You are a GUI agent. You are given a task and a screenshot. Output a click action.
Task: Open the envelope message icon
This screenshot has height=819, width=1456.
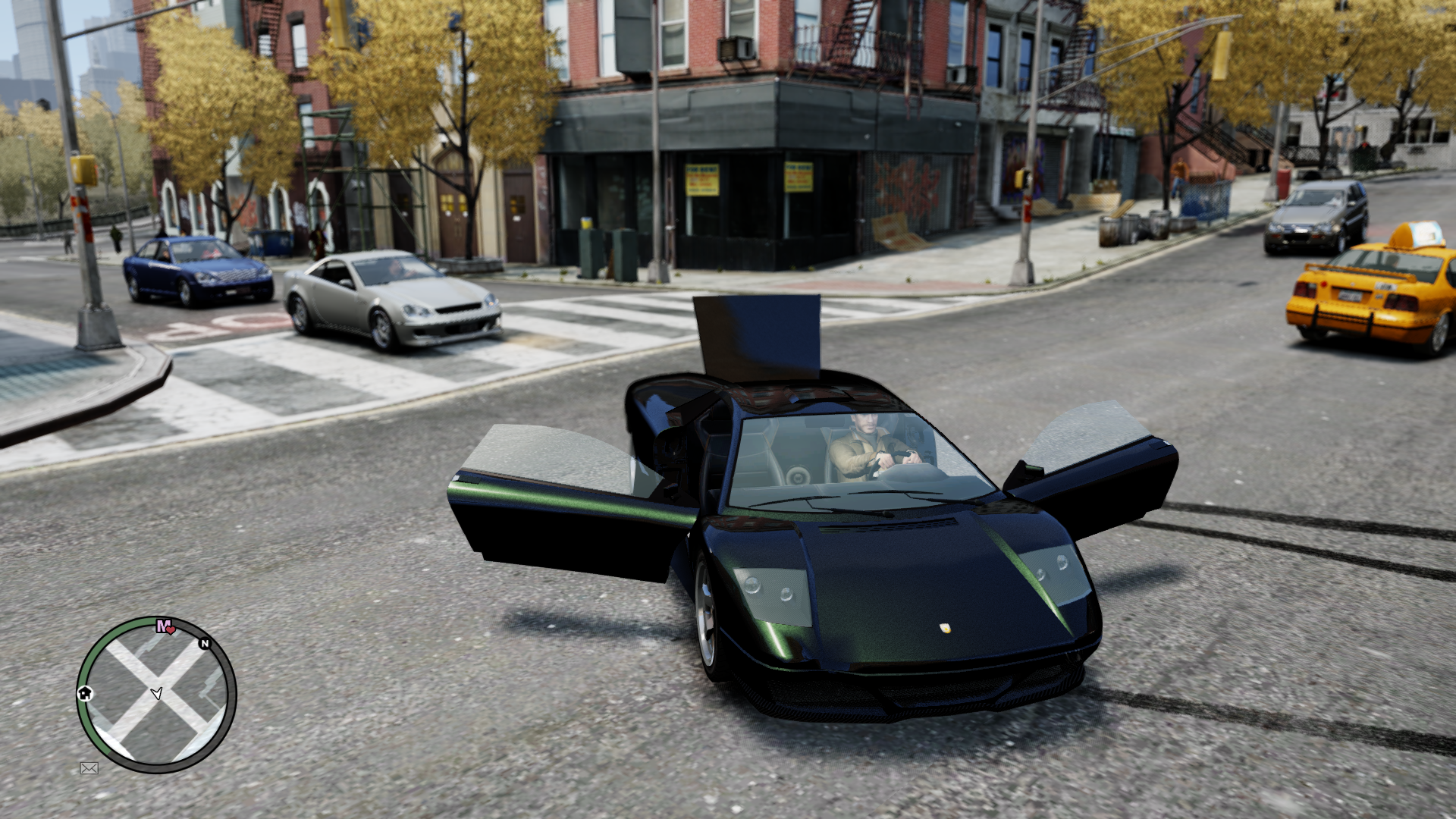pos(89,768)
